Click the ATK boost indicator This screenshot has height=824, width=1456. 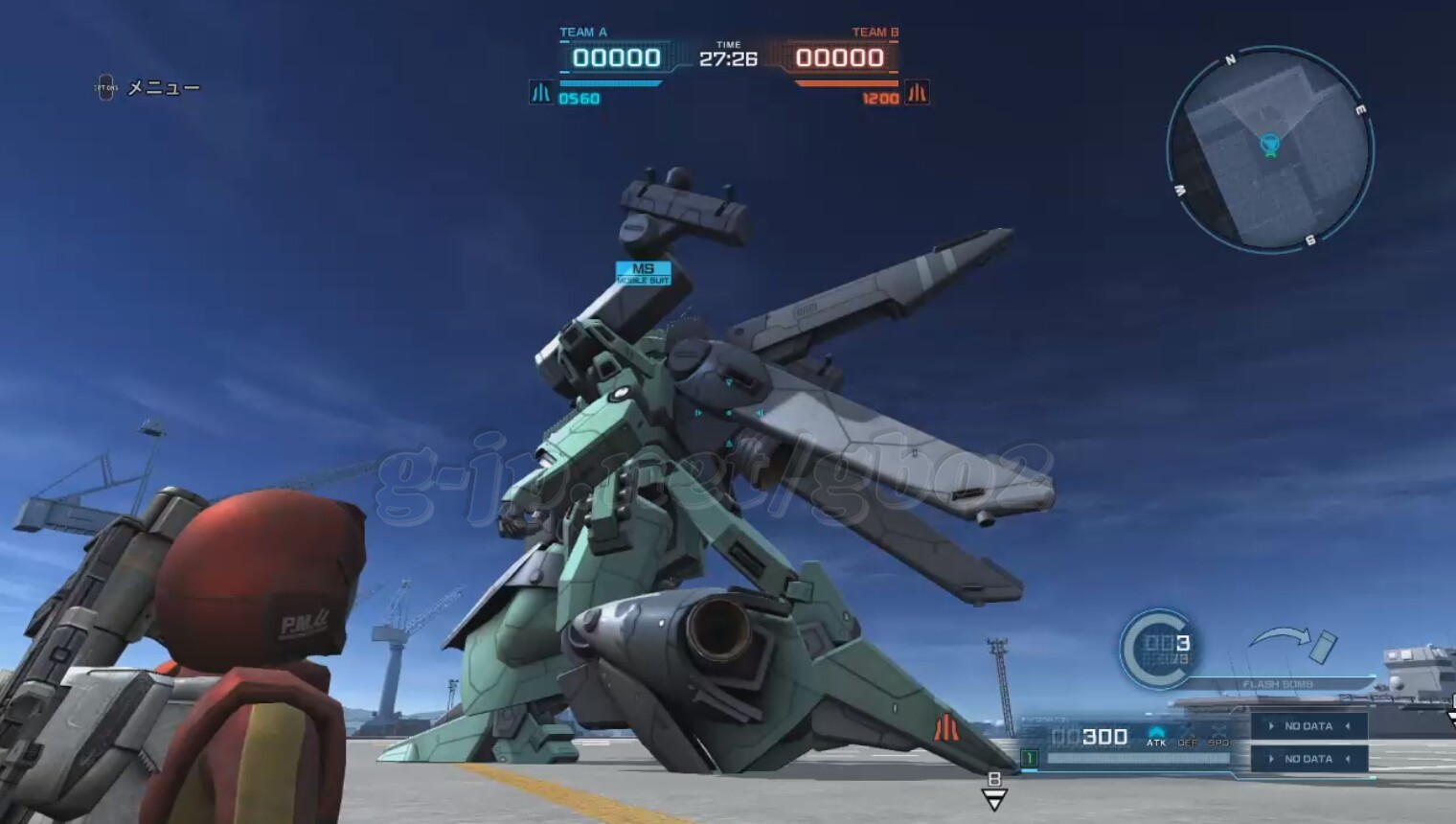pos(1156,736)
